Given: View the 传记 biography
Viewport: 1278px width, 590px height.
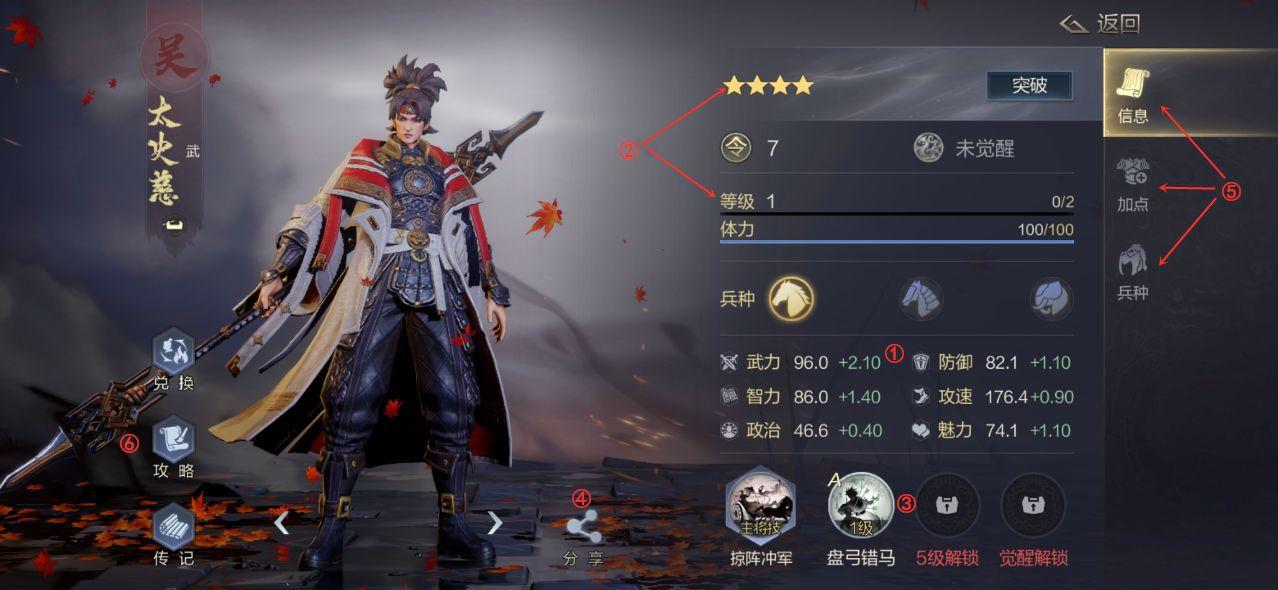Looking at the screenshot, I should pyautogui.click(x=173, y=535).
